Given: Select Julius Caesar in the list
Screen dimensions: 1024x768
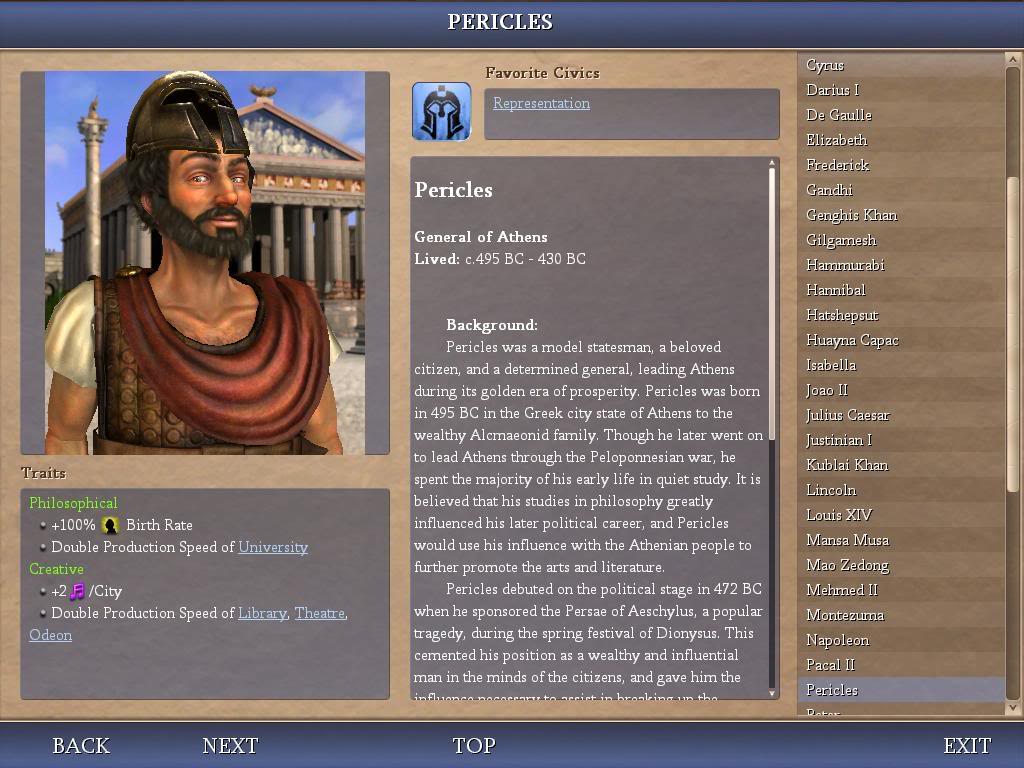Looking at the screenshot, I should coord(847,415).
